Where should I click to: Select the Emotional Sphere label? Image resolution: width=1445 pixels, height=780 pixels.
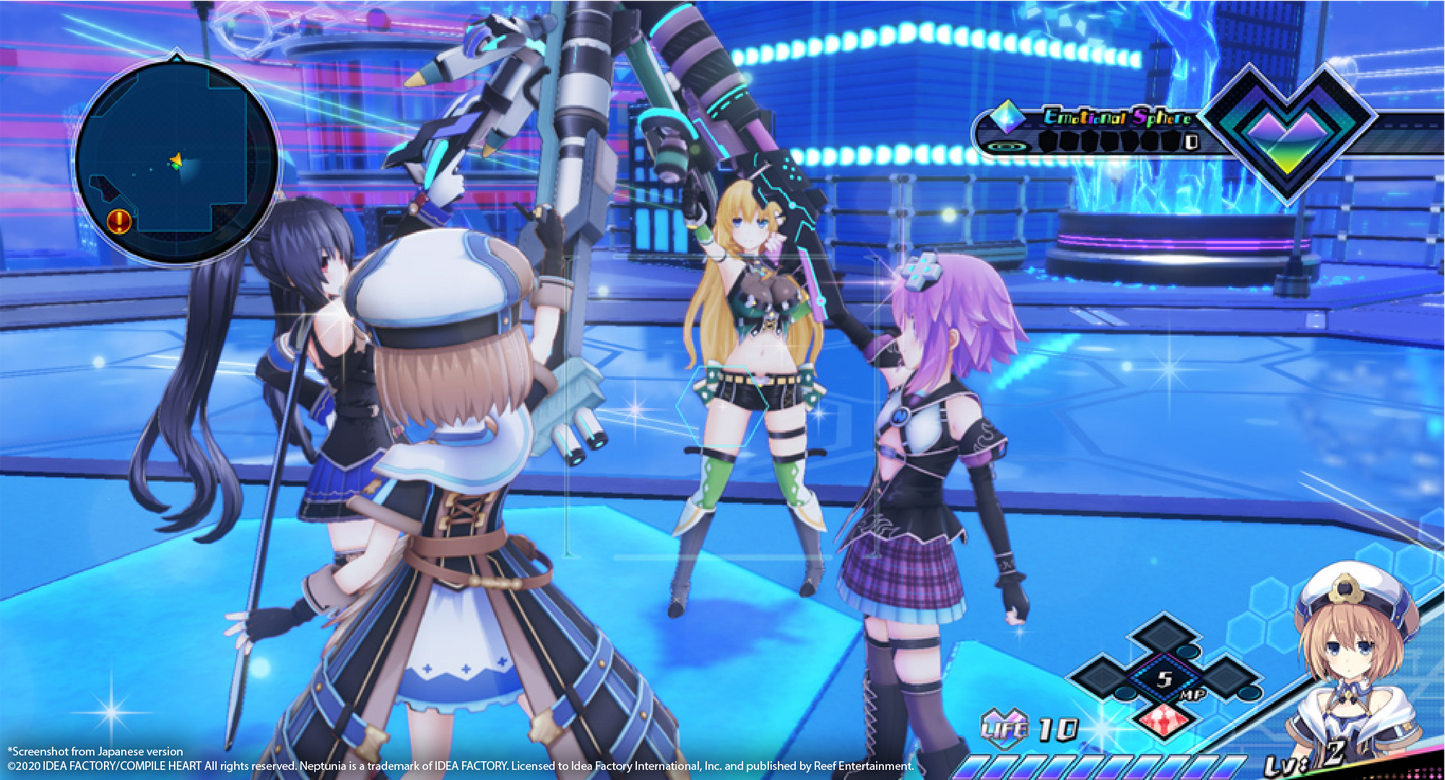click(1118, 117)
